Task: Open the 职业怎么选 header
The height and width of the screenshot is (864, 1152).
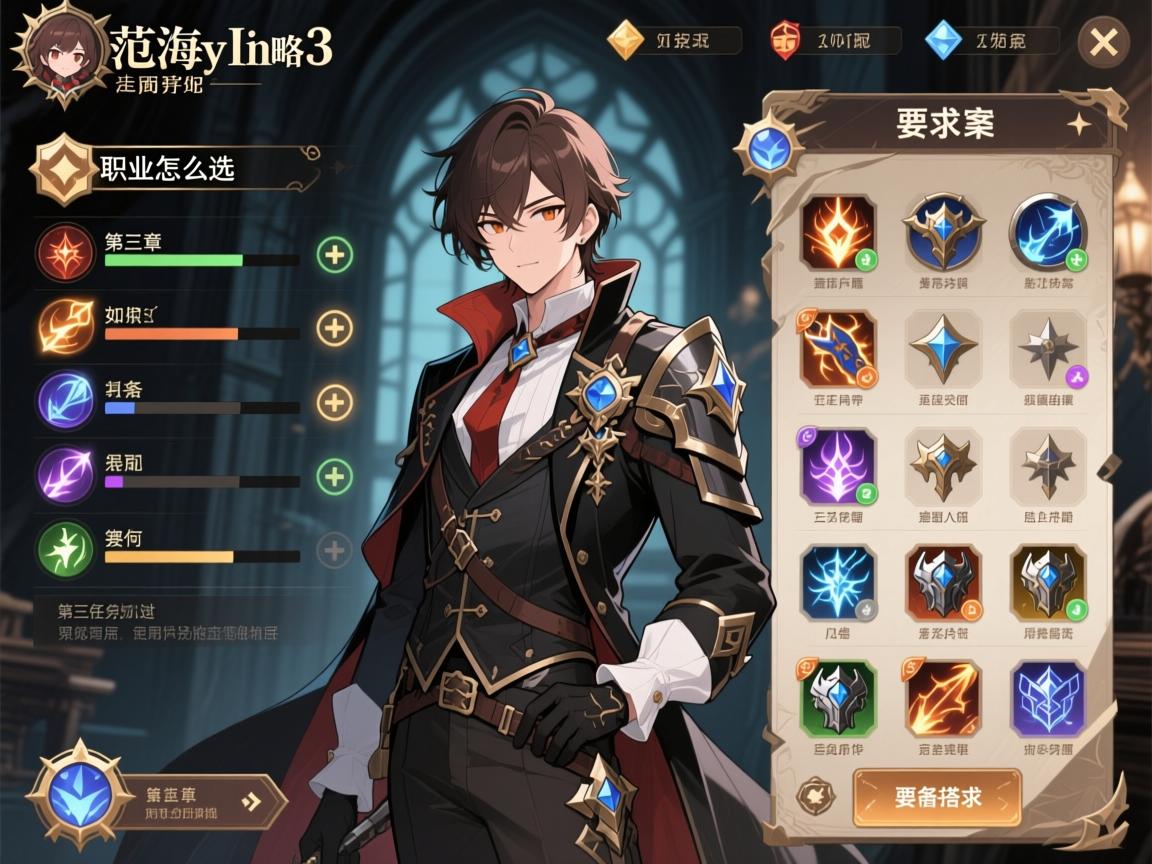Action: (170, 168)
